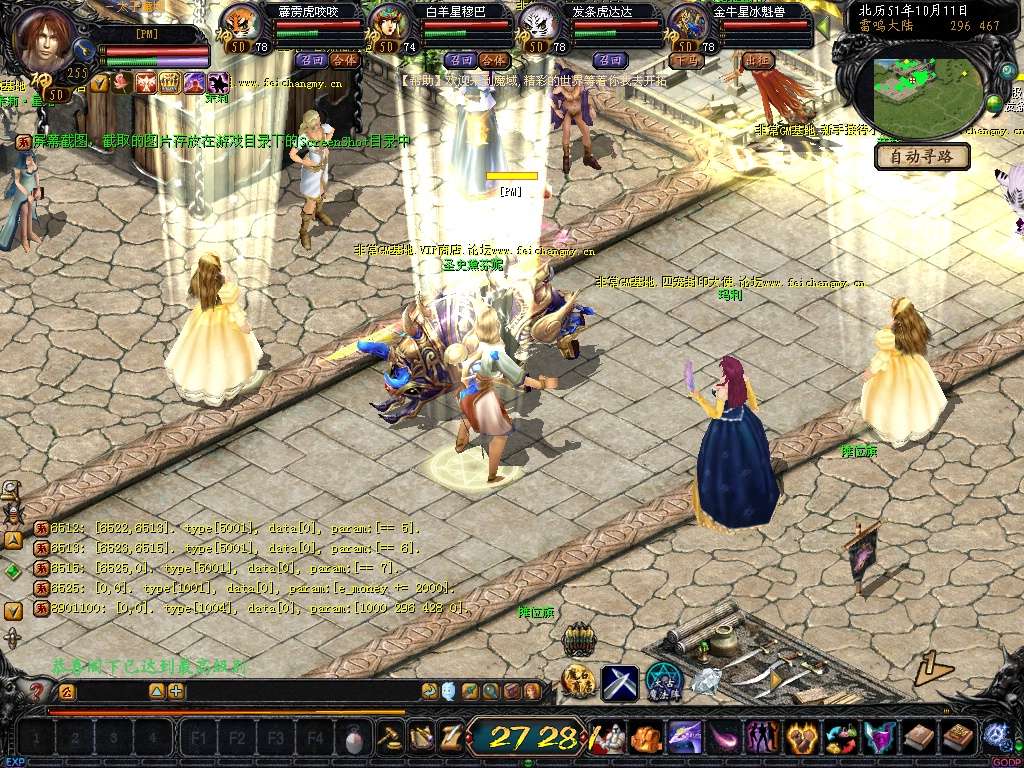Image resolution: width=1024 pixels, height=768 pixels.
Task: Click the two silhouettes team icon
Action: pyautogui.click(x=763, y=738)
